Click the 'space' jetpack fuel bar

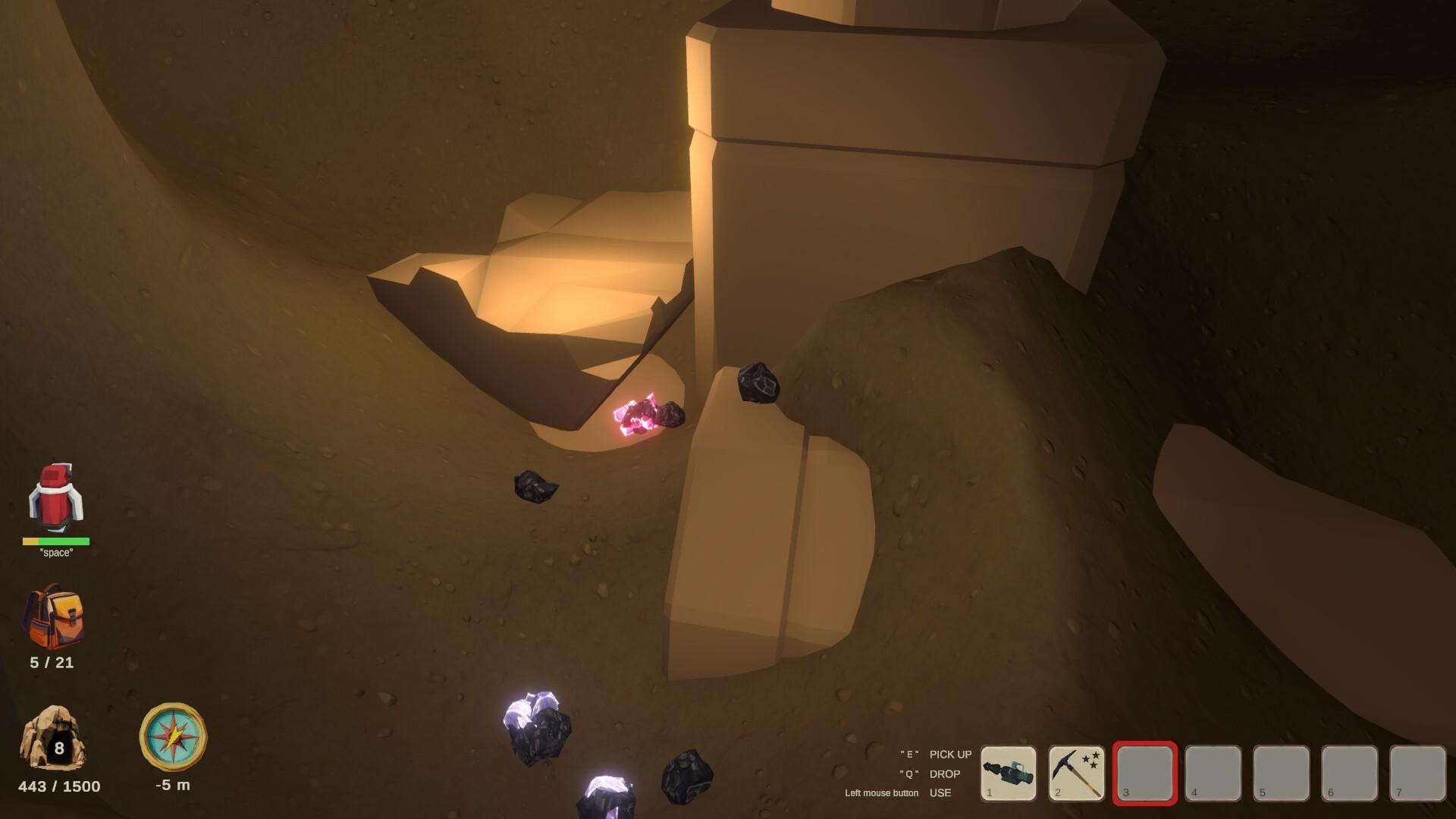[55, 541]
